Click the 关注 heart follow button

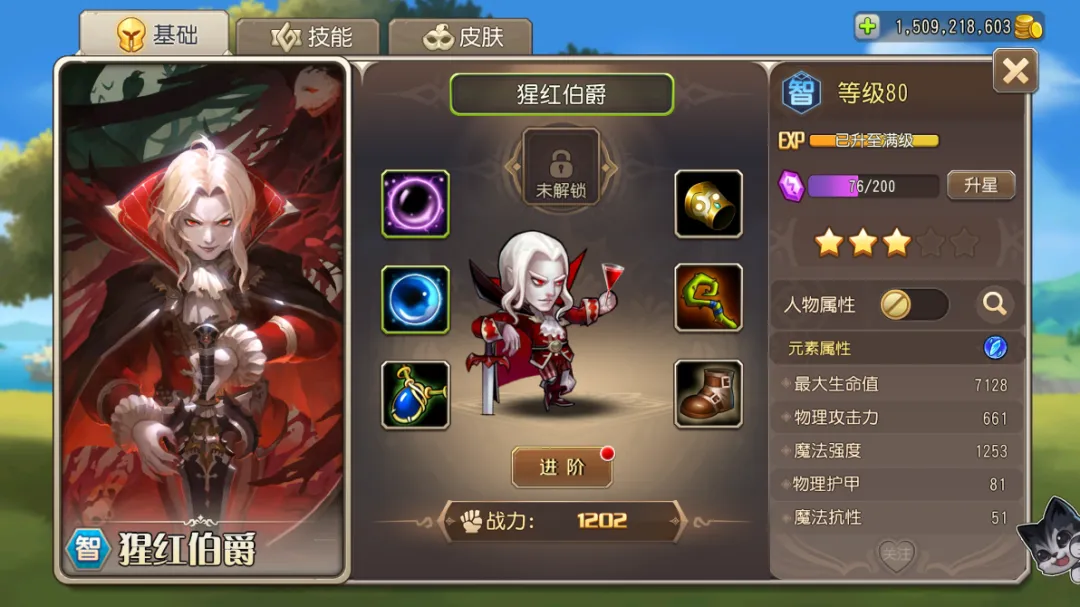[x=896, y=553]
